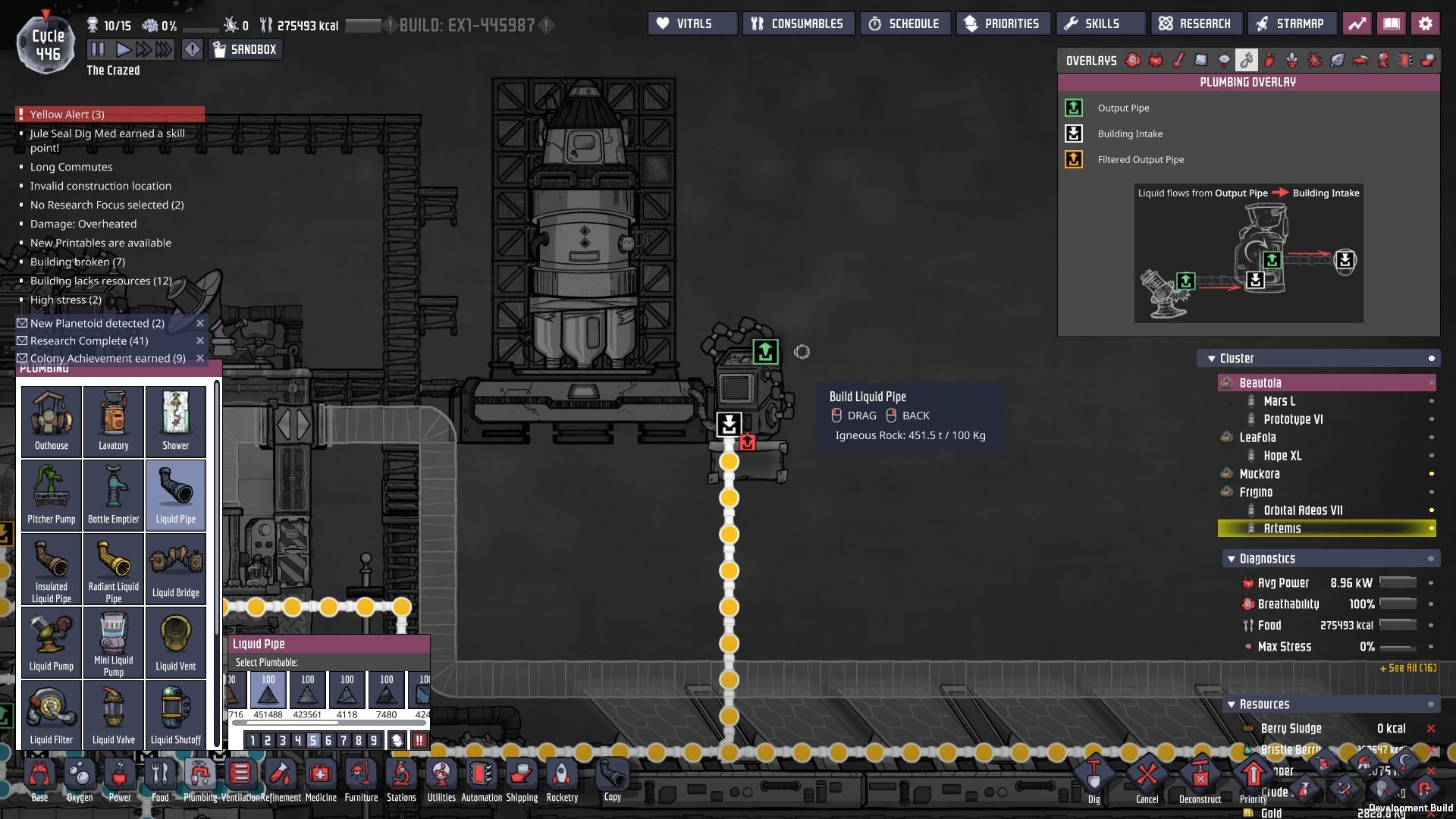Uncheck Research Complete (41) notification
Viewport: 1456px width, 819px height.
20,340
